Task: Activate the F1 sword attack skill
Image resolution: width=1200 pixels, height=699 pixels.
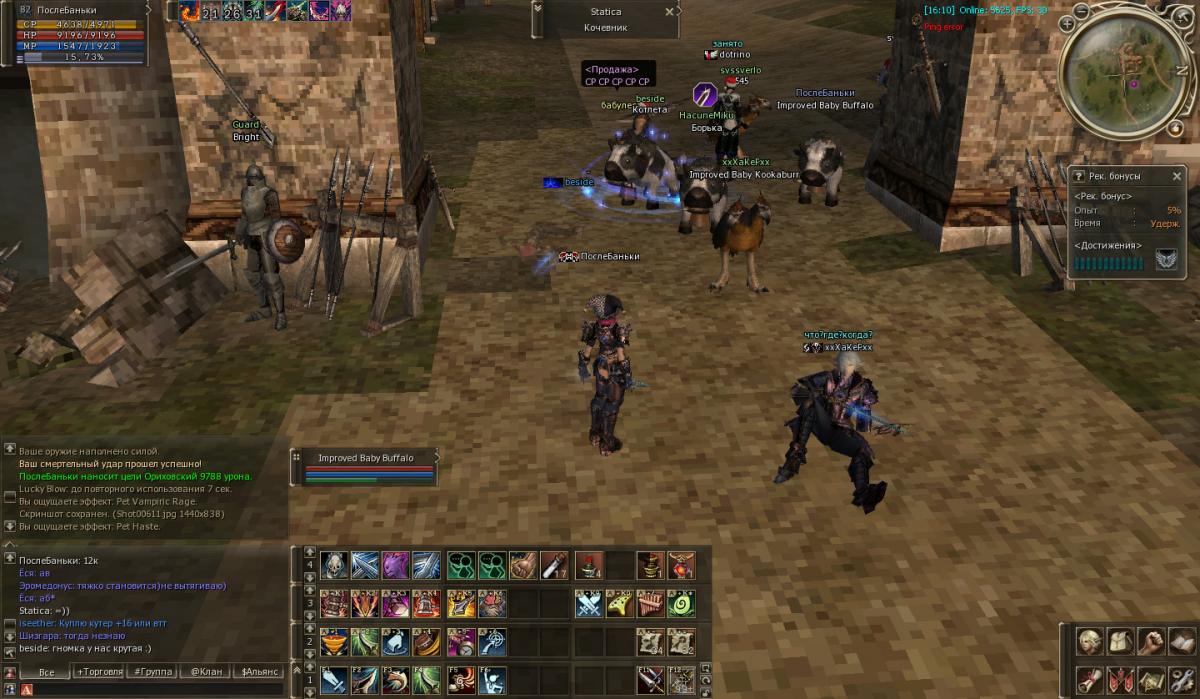Action: [x=335, y=680]
